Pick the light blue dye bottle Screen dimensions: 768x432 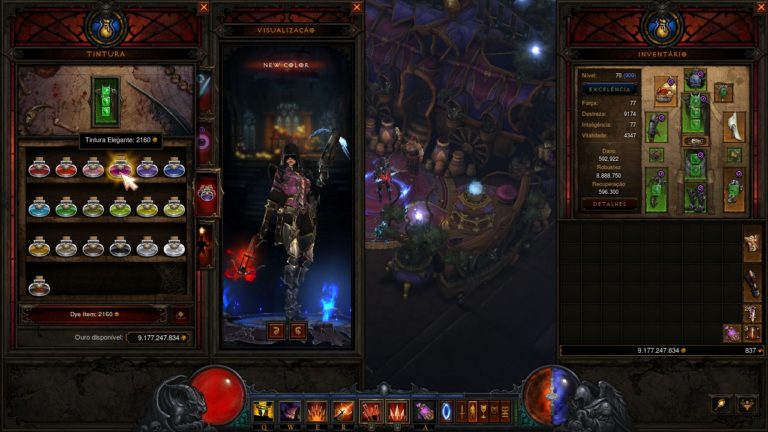pos(39,207)
